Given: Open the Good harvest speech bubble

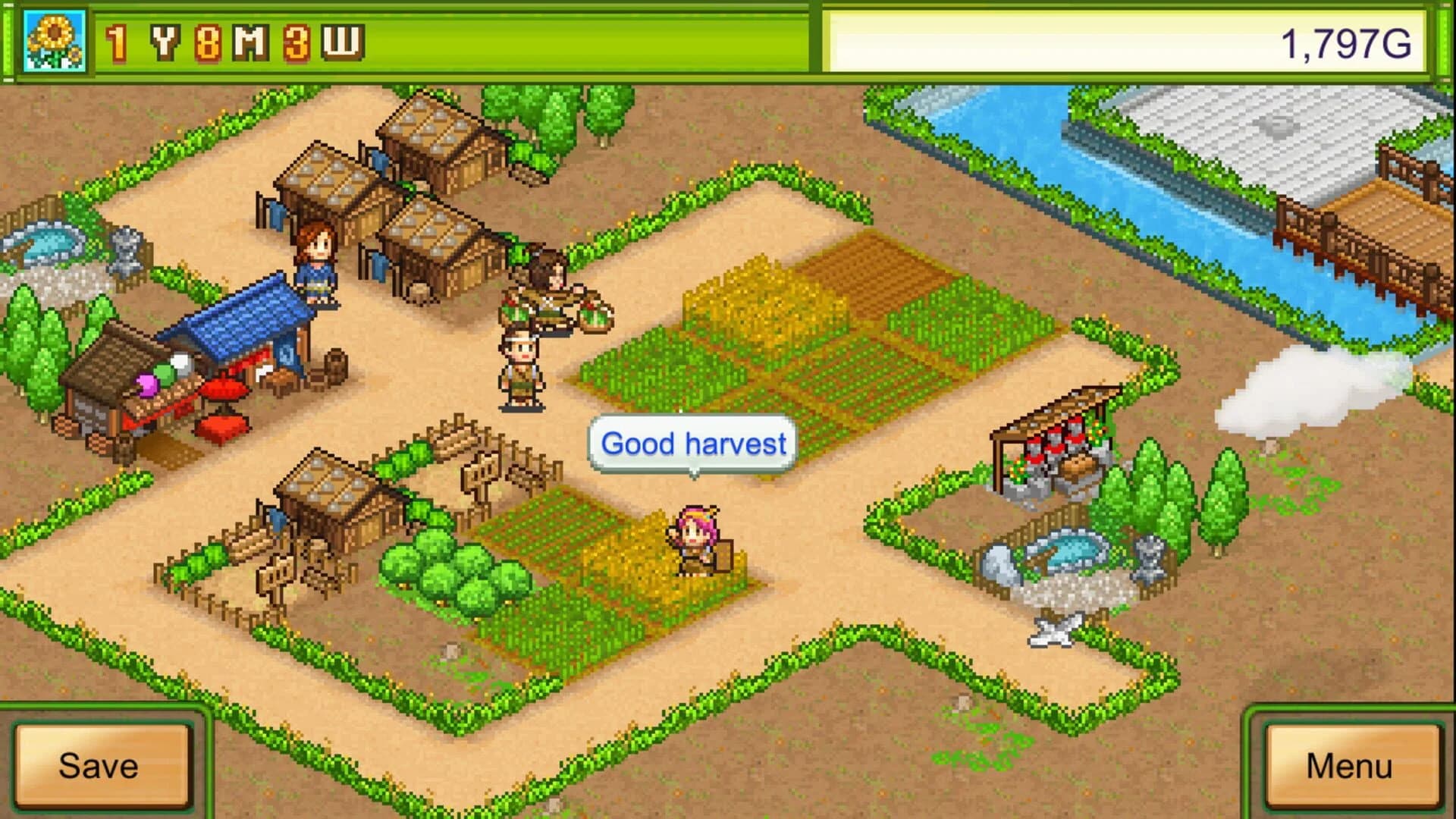Looking at the screenshot, I should click(692, 444).
